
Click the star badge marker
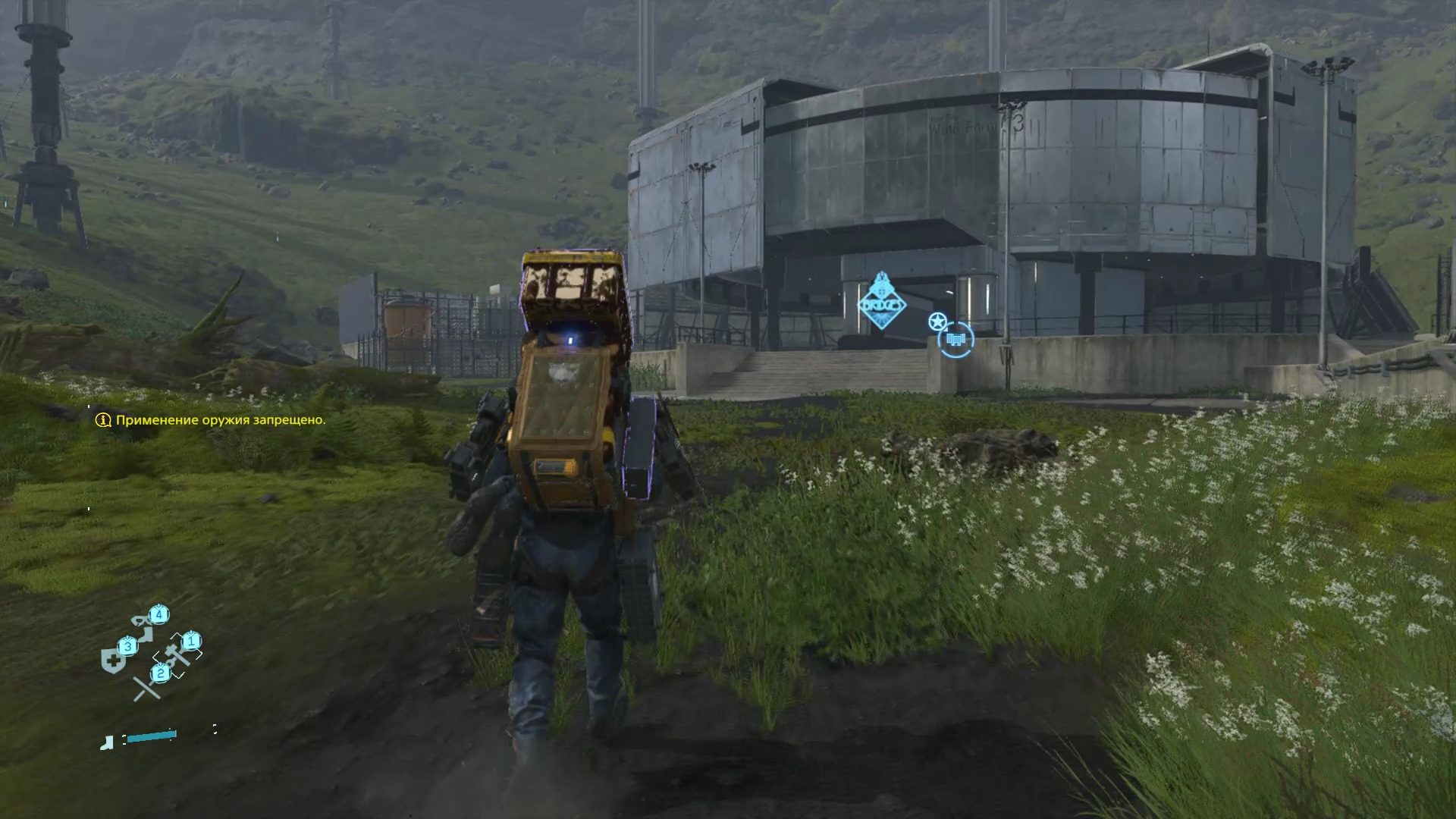pos(937,321)
